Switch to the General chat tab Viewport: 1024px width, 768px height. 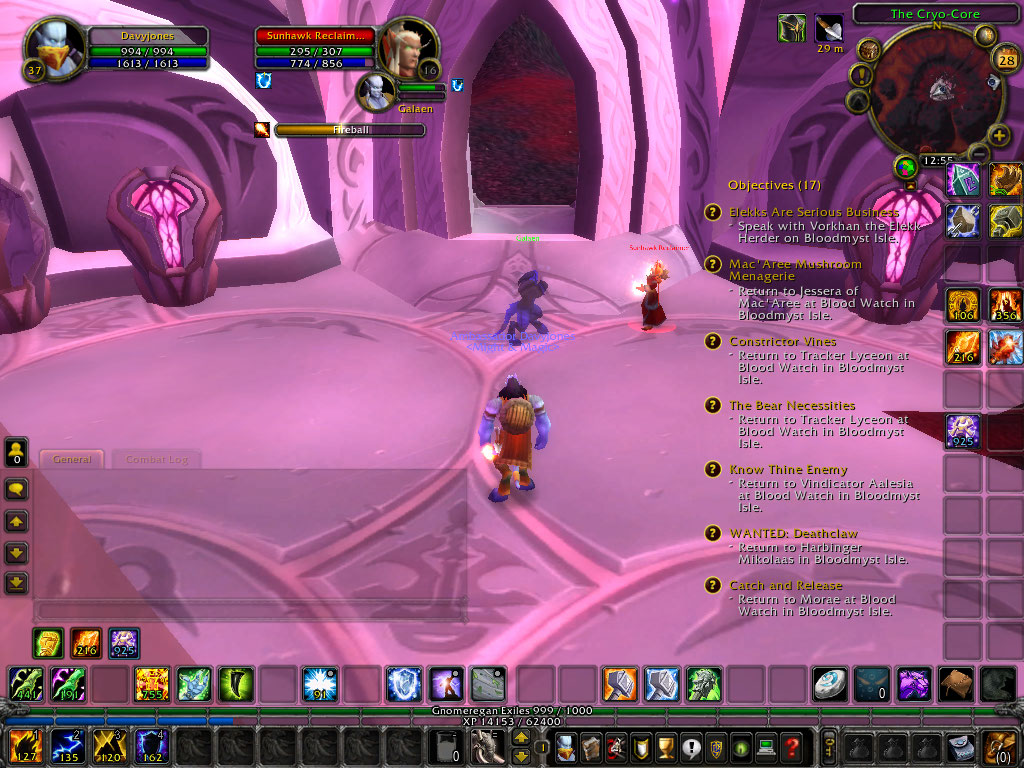point(72,460)
